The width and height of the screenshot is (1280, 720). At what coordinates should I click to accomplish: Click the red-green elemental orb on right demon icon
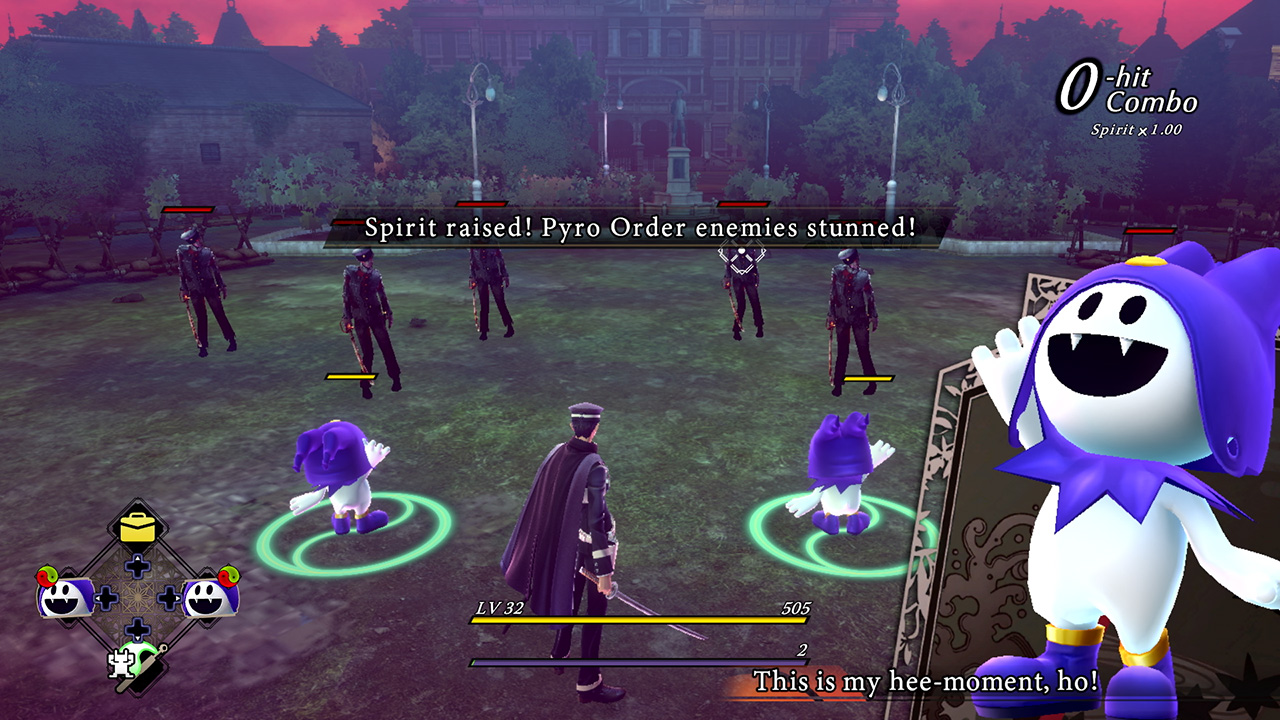(x=228, y=577)
